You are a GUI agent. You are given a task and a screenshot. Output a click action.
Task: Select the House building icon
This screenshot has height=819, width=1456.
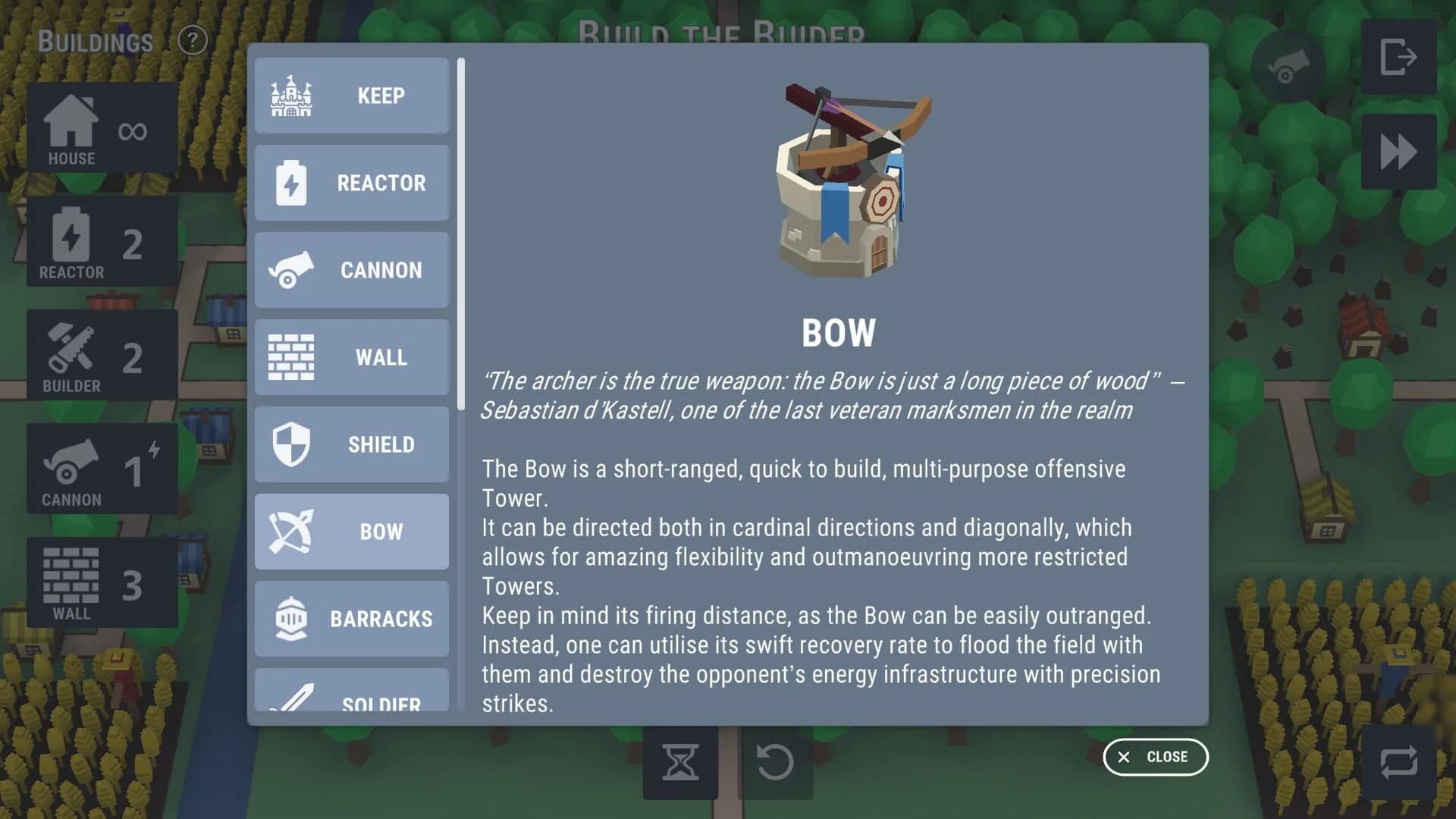click(x=102, y=129)
